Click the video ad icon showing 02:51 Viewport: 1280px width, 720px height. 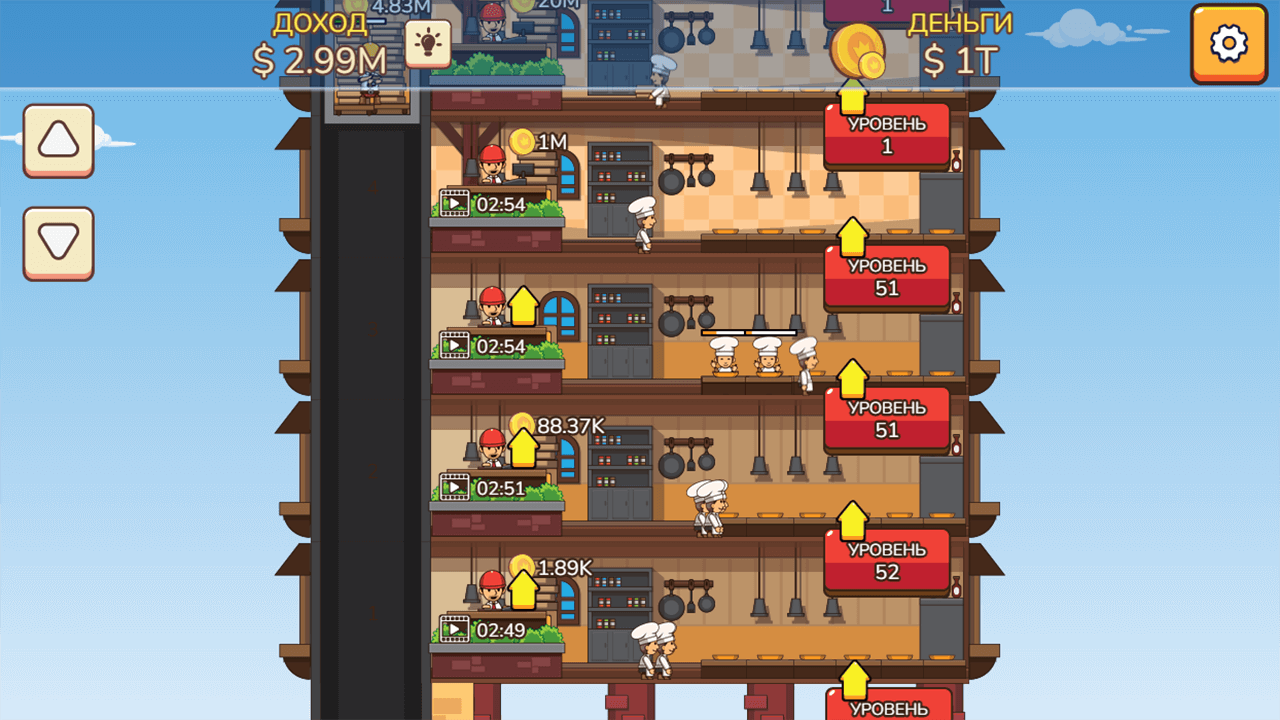(455, 487)
